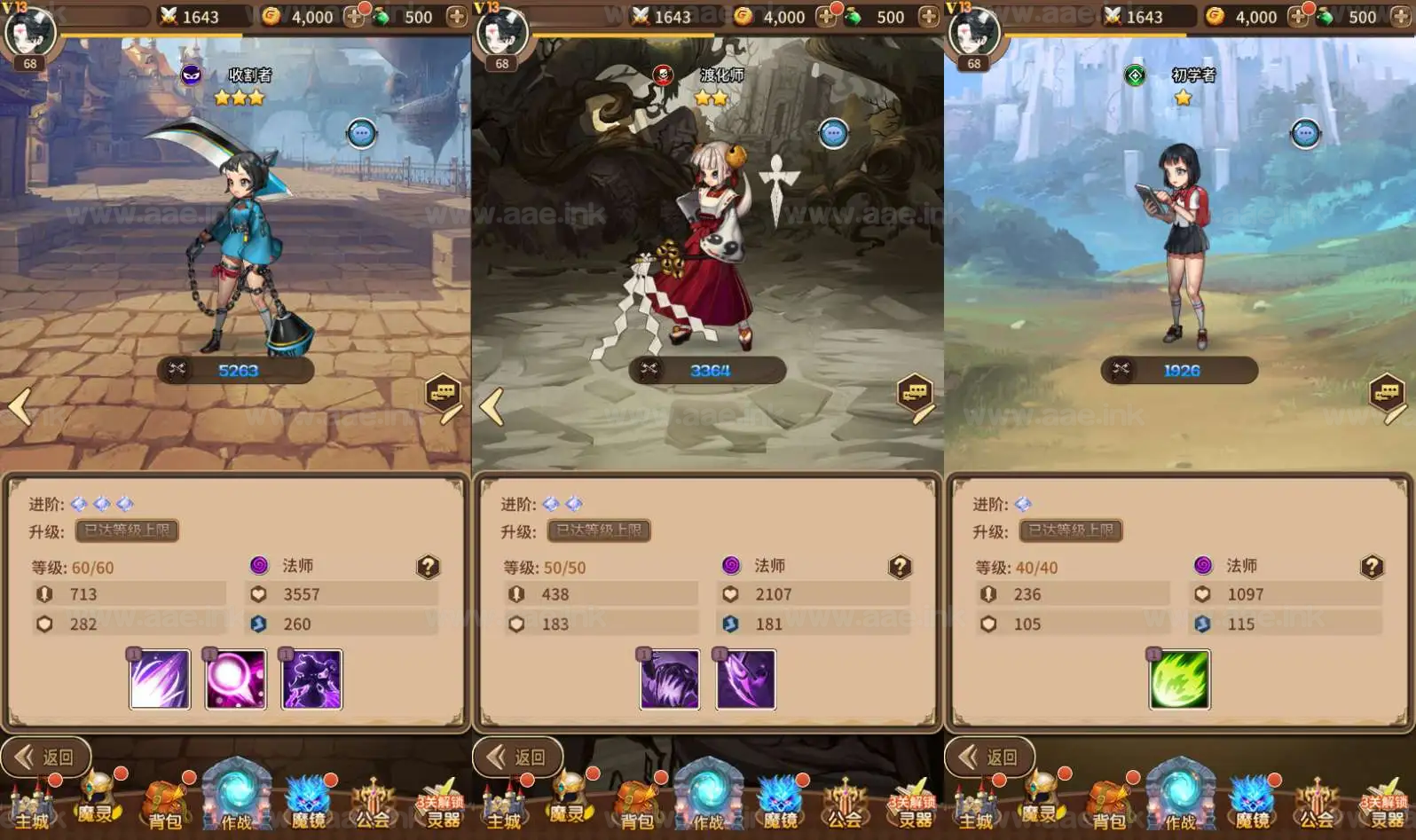This screenshot has width=1416, height=840.
Task: Open the help question mark beside 渡化师 stats
Action: (900, 567)
